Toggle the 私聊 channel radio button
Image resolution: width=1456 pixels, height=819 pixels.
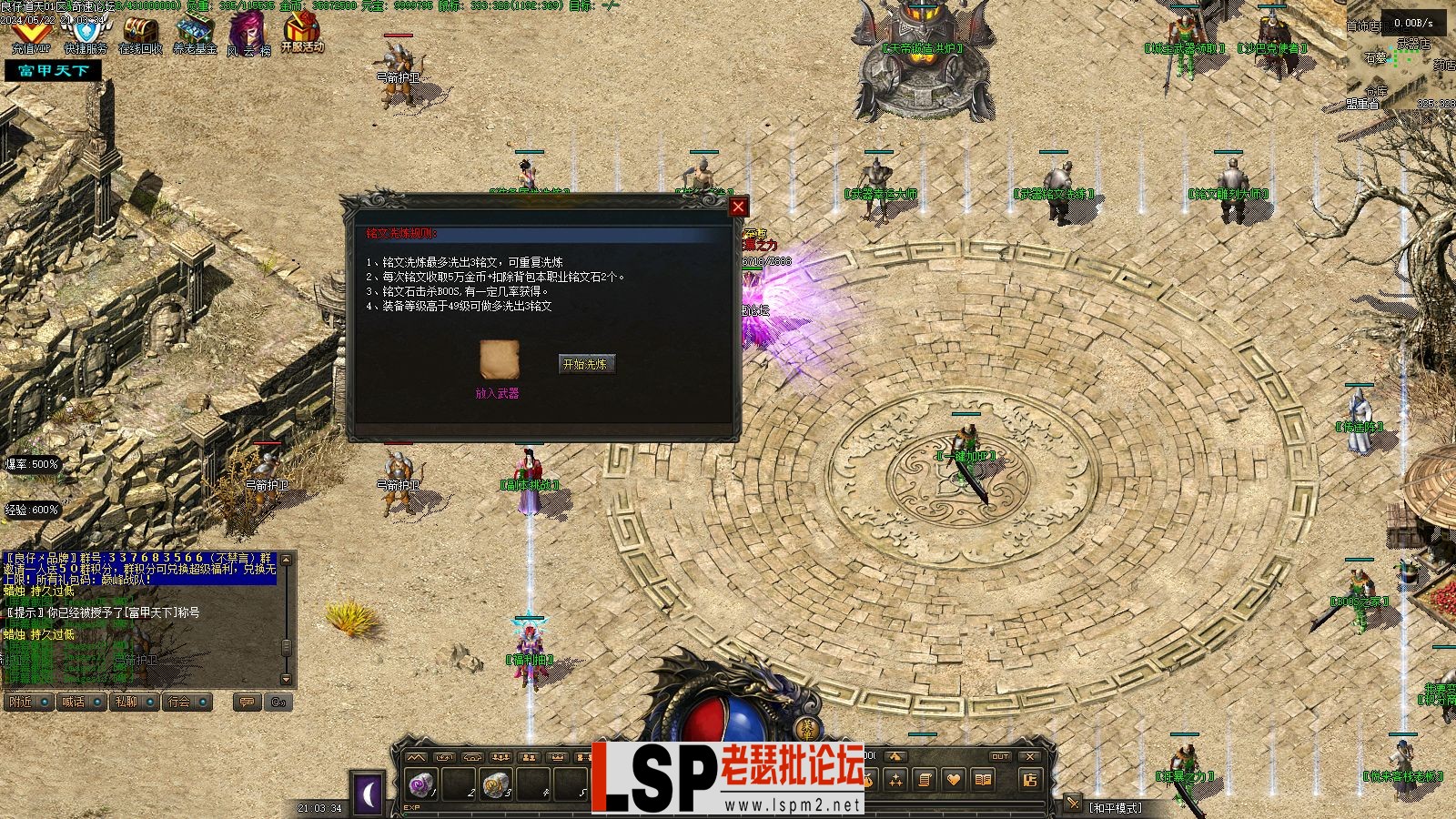pyautogui.click(x=148, y=703)
